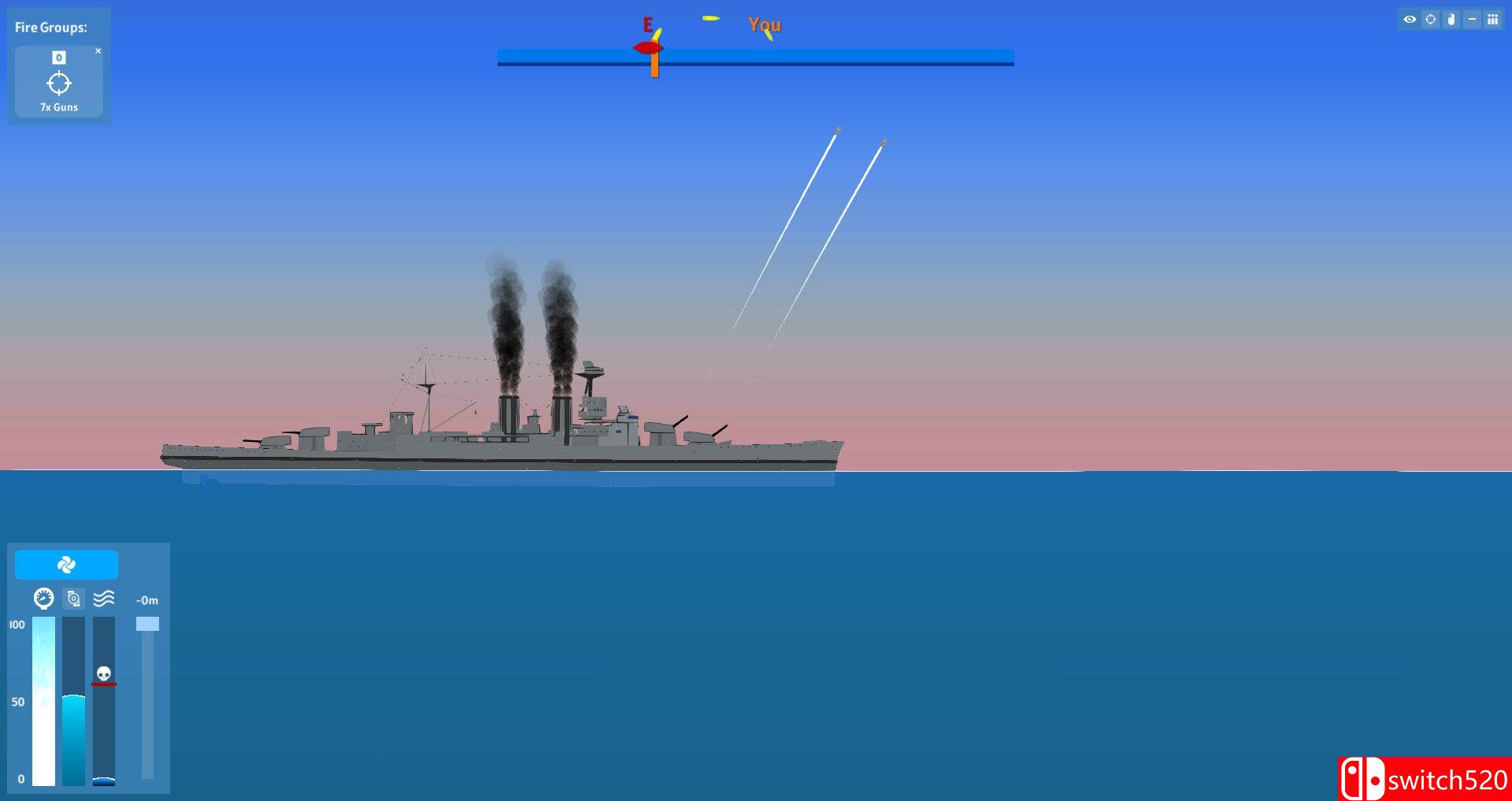Open the -0m depth readout control
This screenshot has width=1512, height=801.
coord(147,599)
